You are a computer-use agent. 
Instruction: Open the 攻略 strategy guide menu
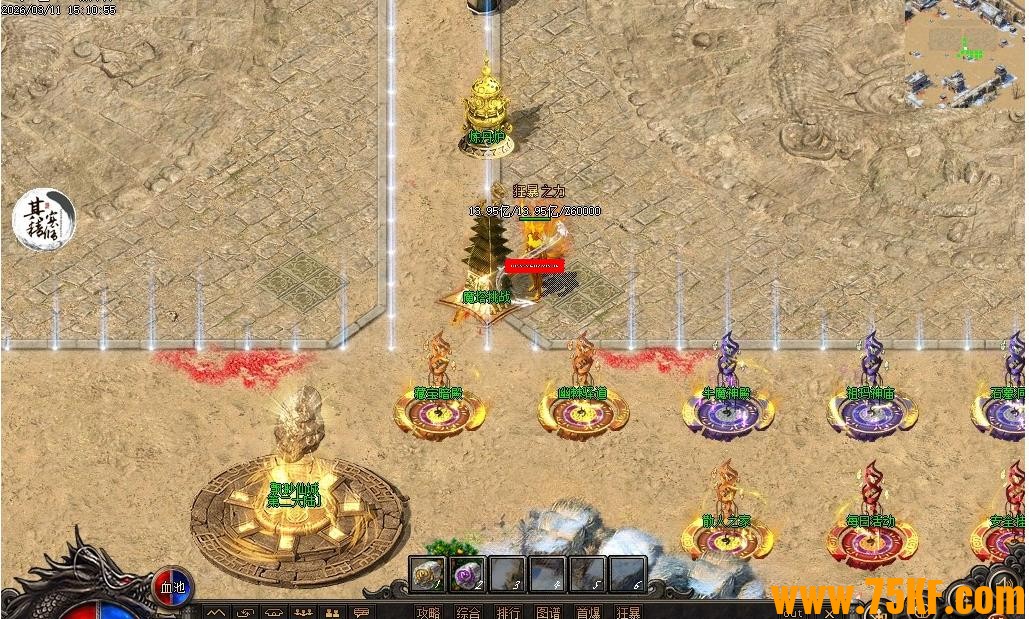[428, 612]
